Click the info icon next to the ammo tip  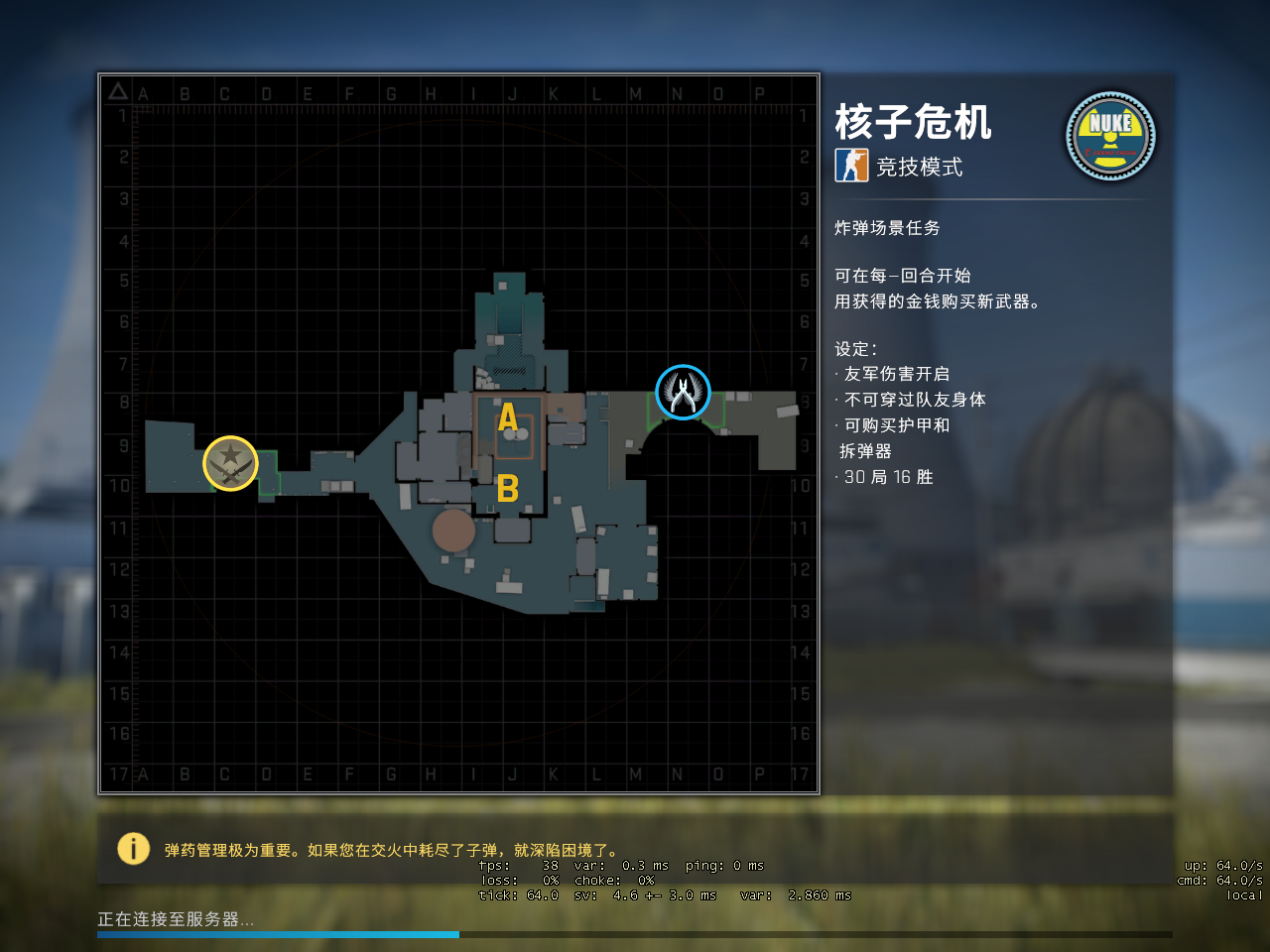(133, 849)
